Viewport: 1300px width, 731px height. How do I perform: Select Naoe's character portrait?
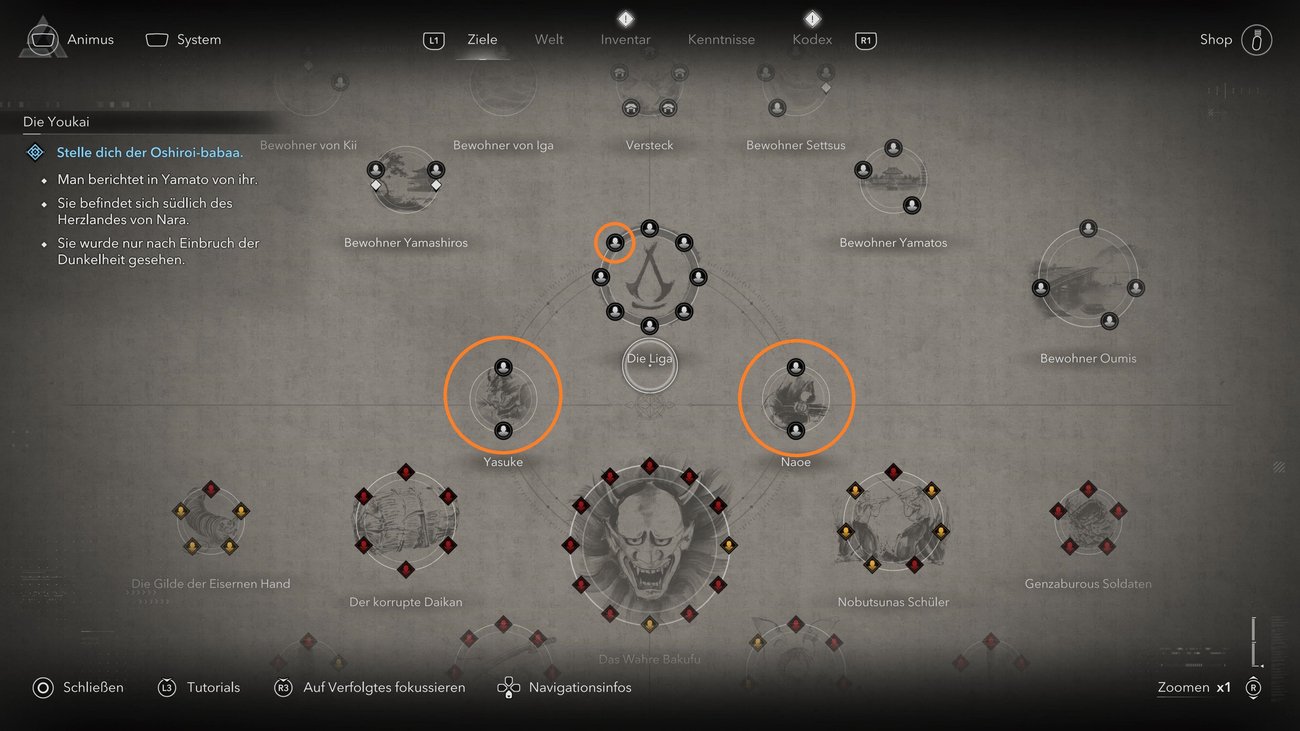click(x=796, y=396)
